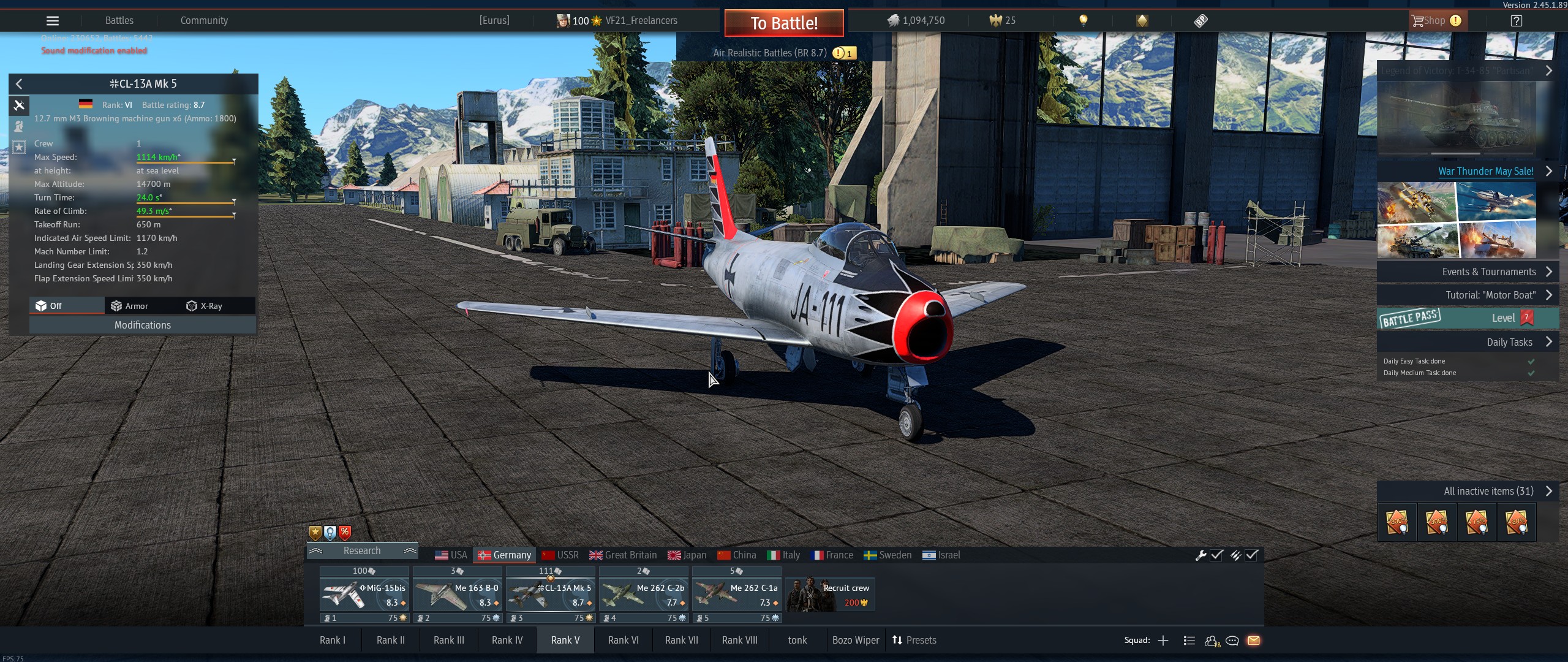Choose the MiG-15bis crew slot
The height and width of the screenshot is (662, 1568).
365,595
